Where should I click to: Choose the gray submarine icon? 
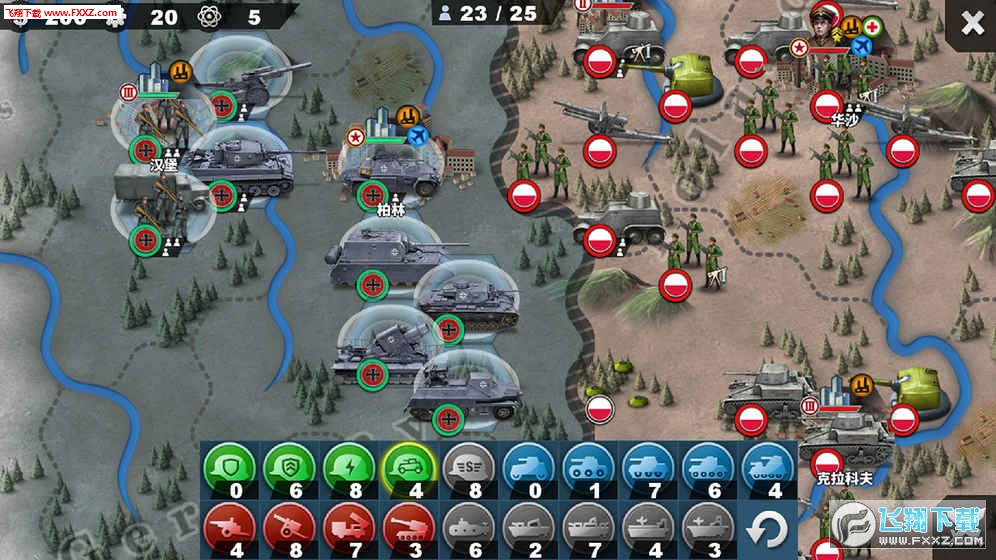point(468,527)
